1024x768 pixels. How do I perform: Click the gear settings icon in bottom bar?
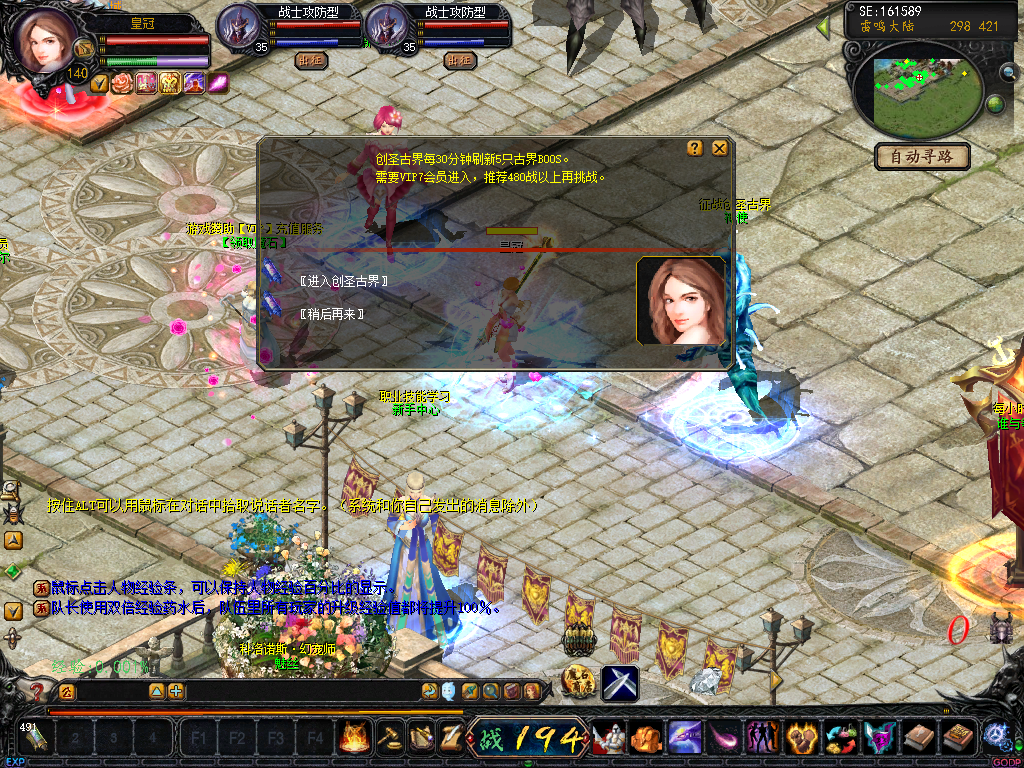coord(997,737)
